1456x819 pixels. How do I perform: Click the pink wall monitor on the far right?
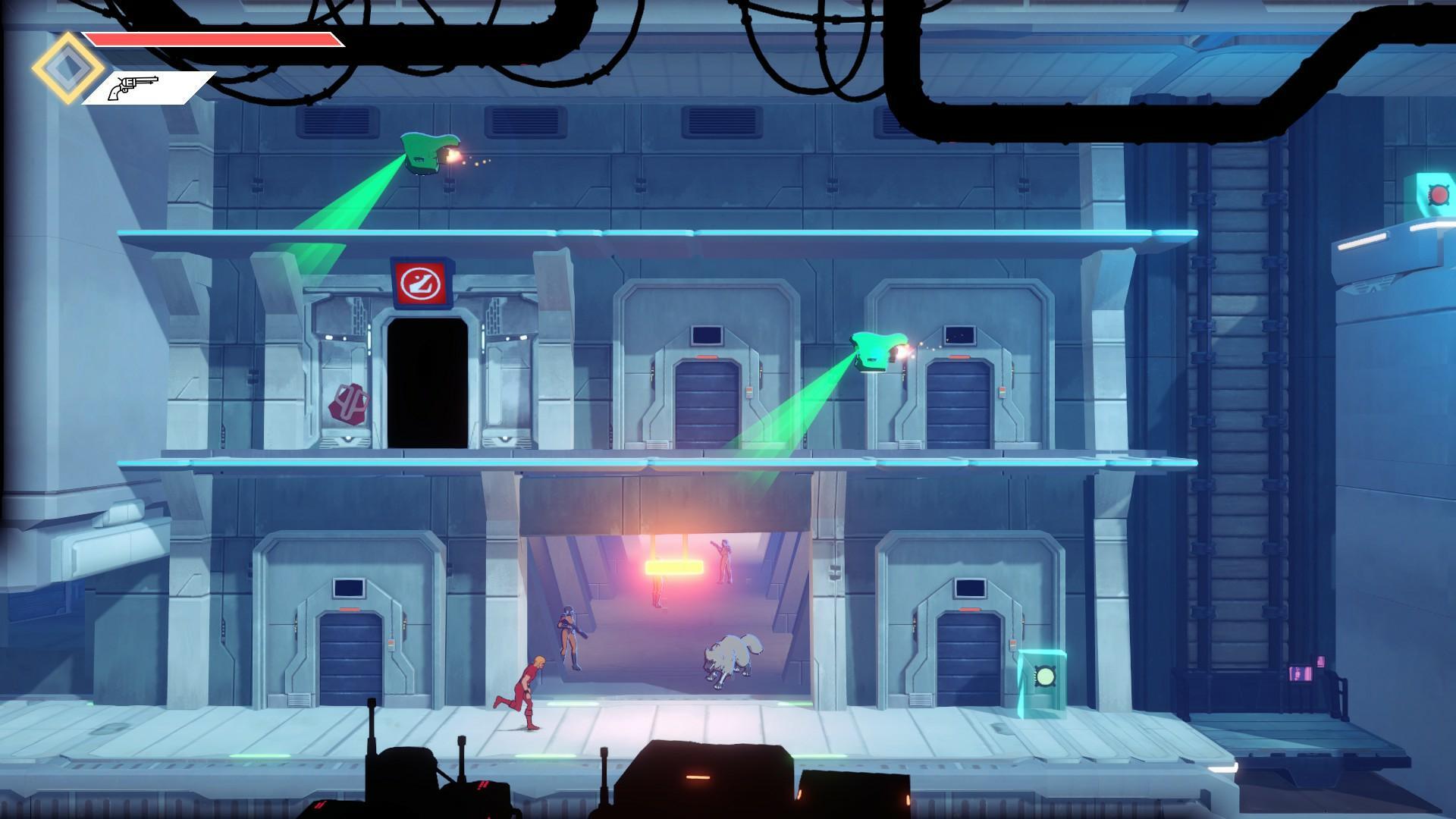point(1299,673)
